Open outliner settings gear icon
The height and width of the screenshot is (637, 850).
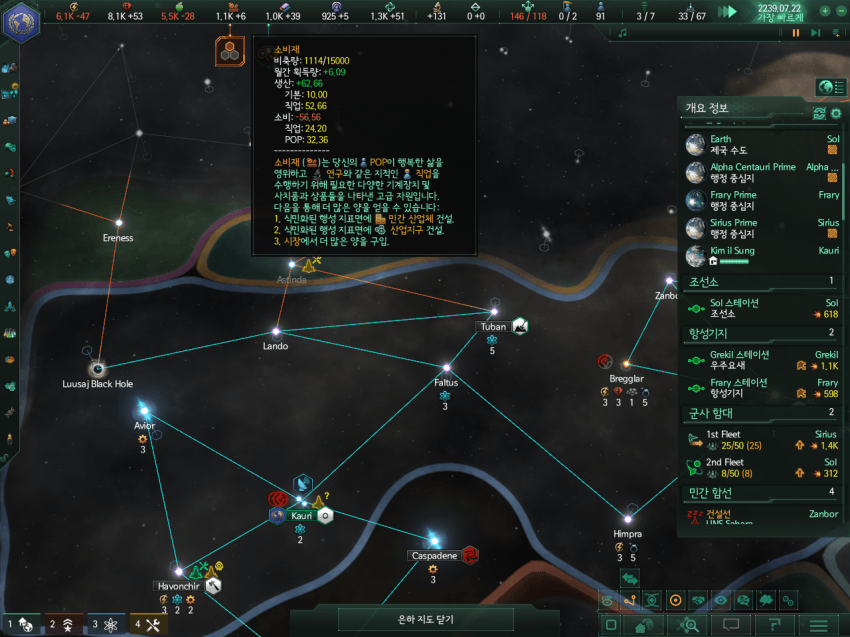838,113
